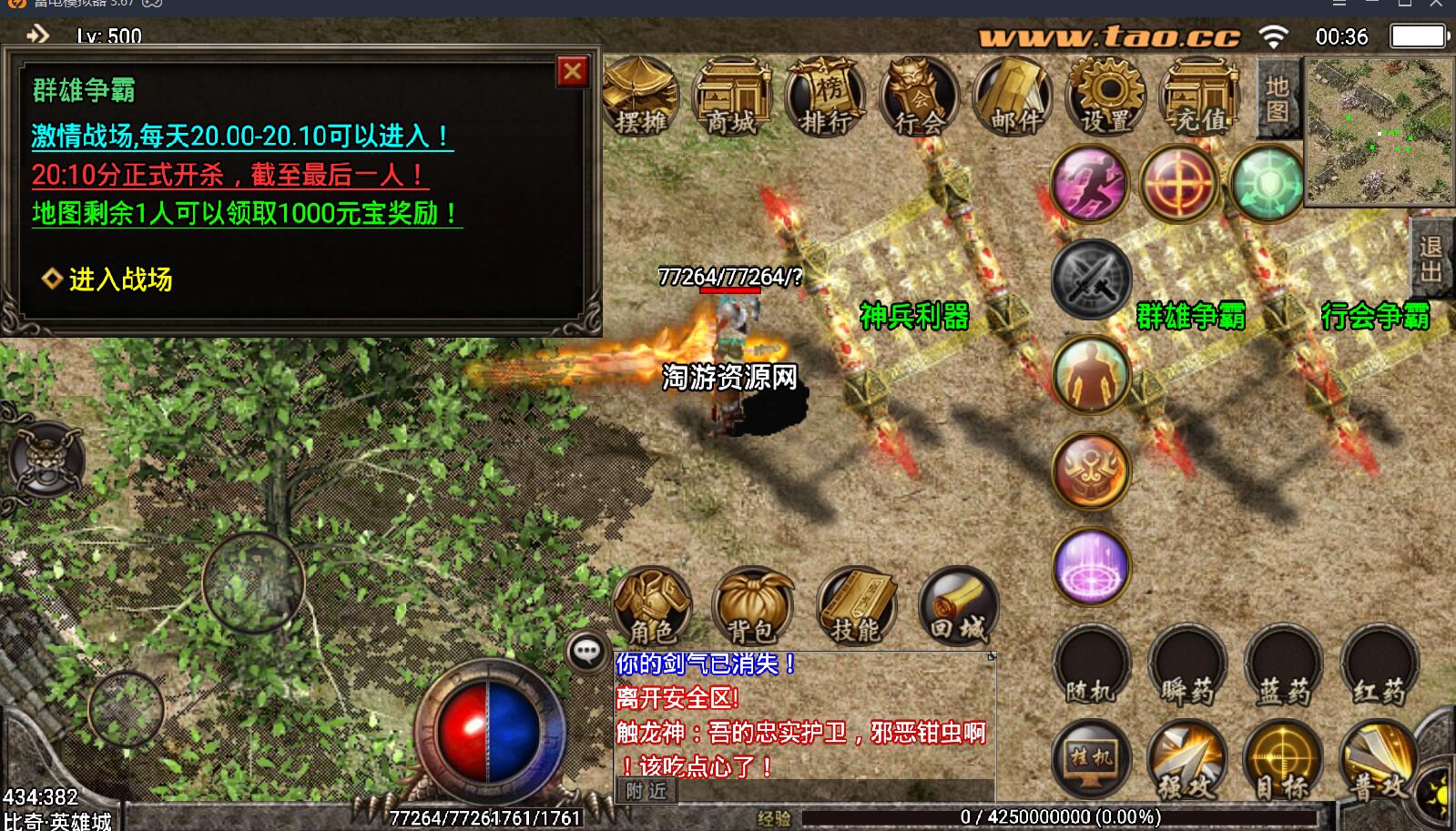This screenshot has width=1456, height=831.
Task: Click the 地图 map button
Action: coord(1277,98)
